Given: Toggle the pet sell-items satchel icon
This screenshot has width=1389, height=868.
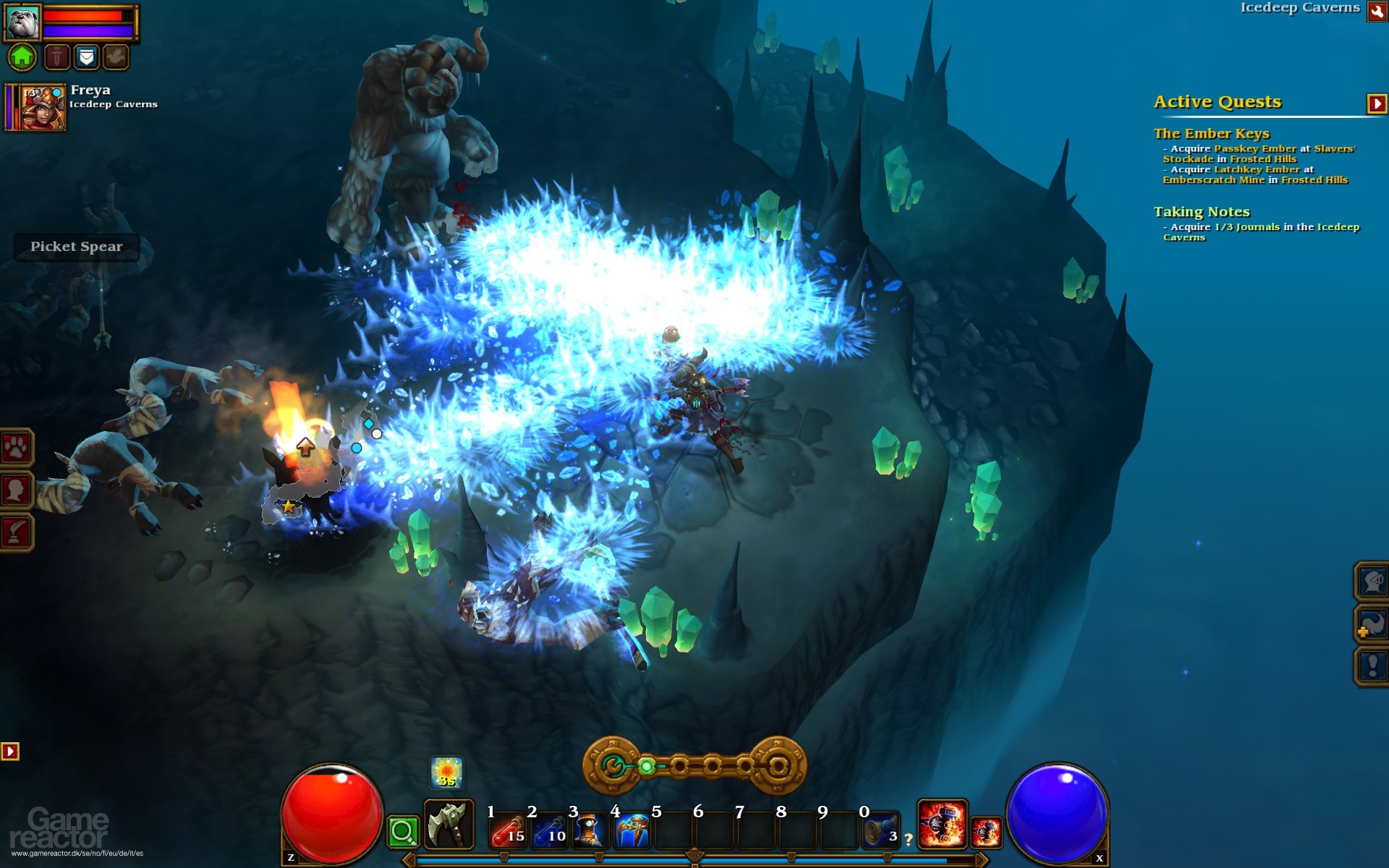Looking at the screenshot, I should [85, 56].
